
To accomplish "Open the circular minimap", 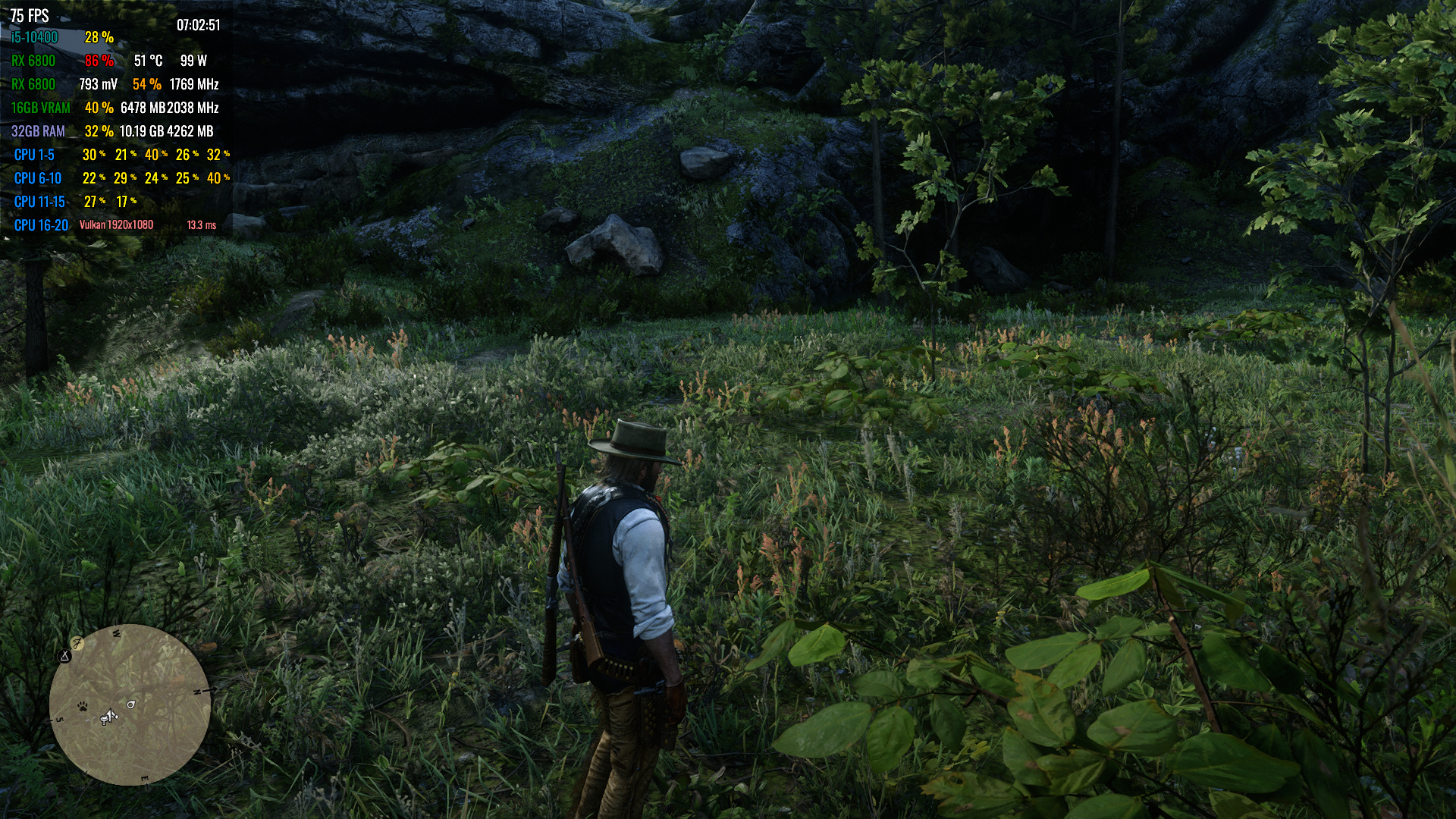I will 130,705.
